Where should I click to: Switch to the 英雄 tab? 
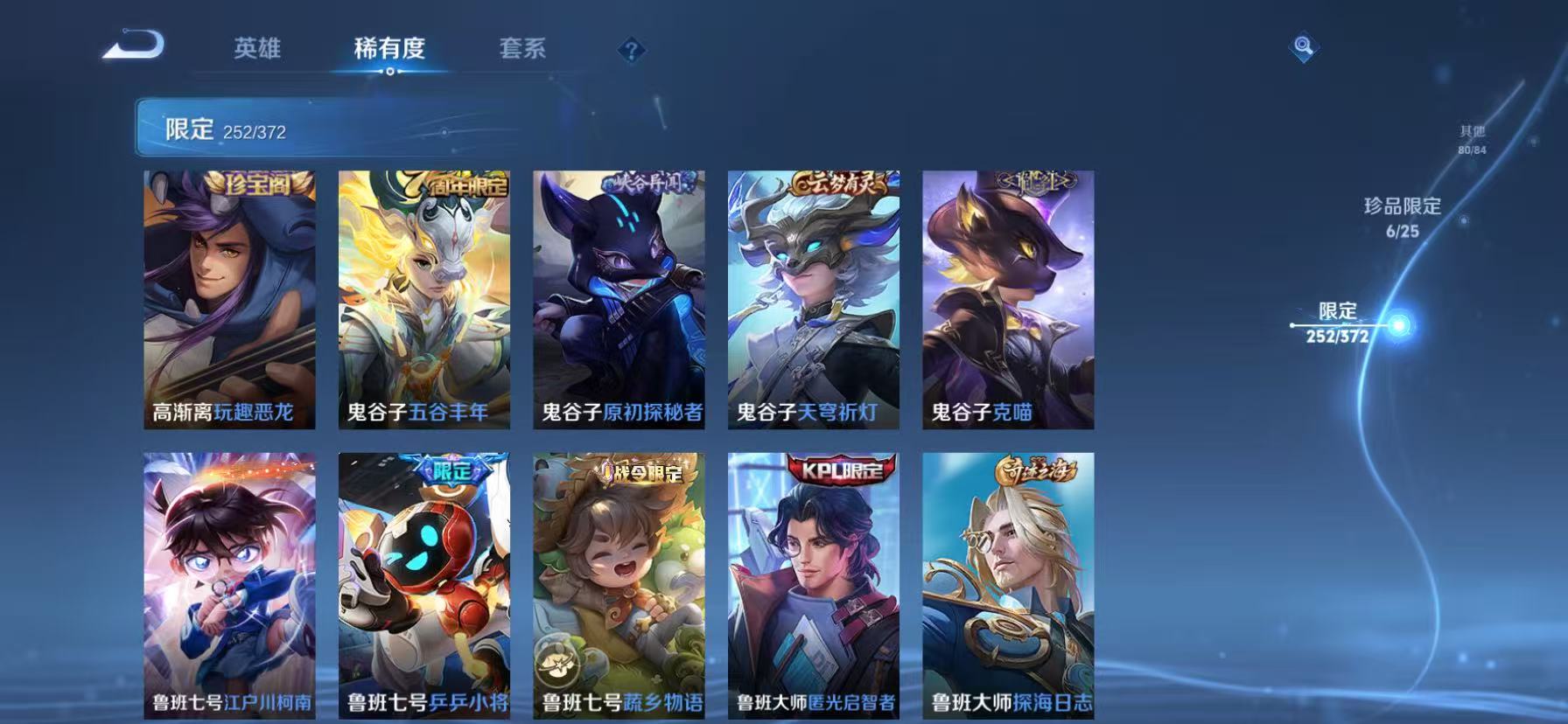(x=257, y=50)
